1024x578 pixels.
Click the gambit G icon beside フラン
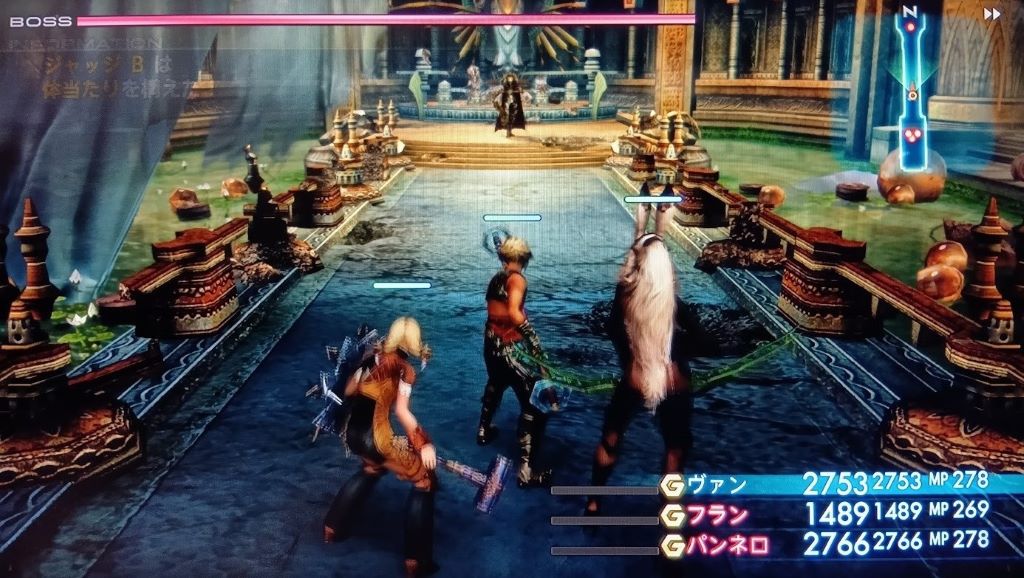tap(672, 516)
